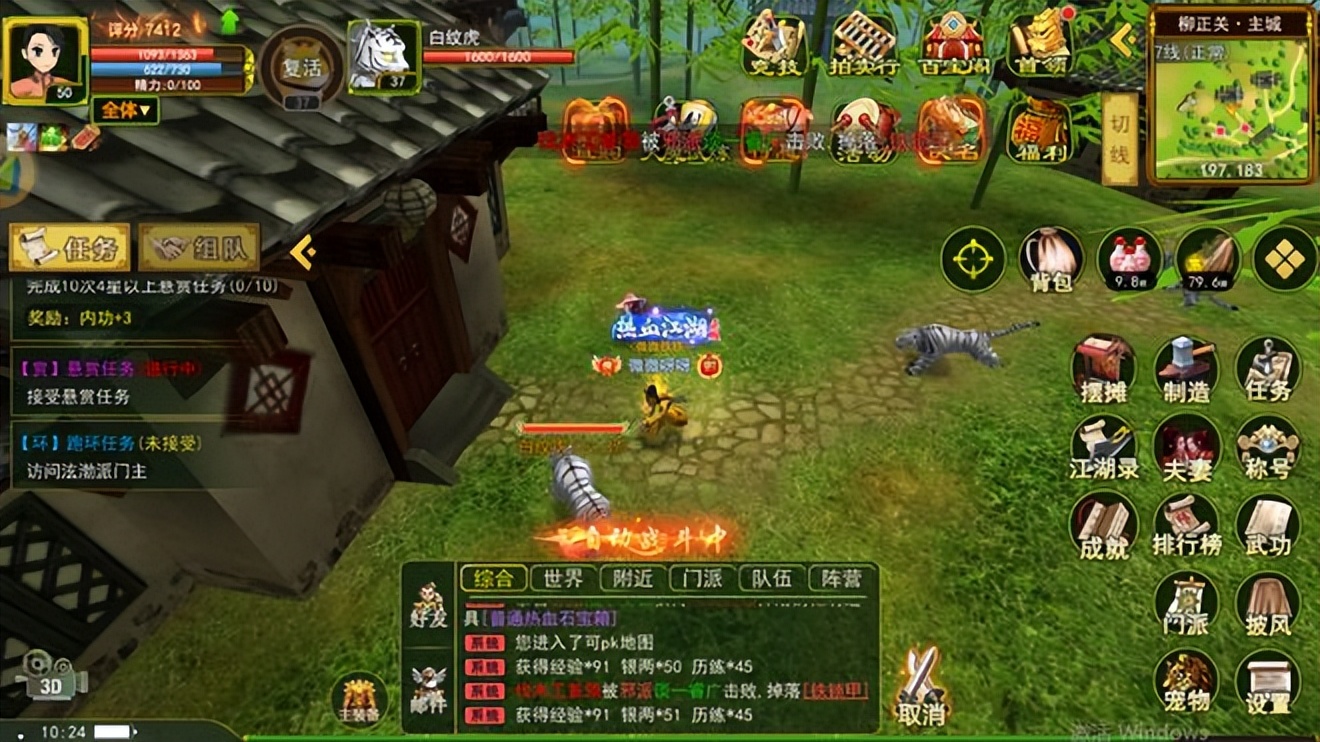This screenshot has height=742, width=1320.
Task: Open the 宠物 pet panel
Action: pyautogui.click(x=1185, y=680)
